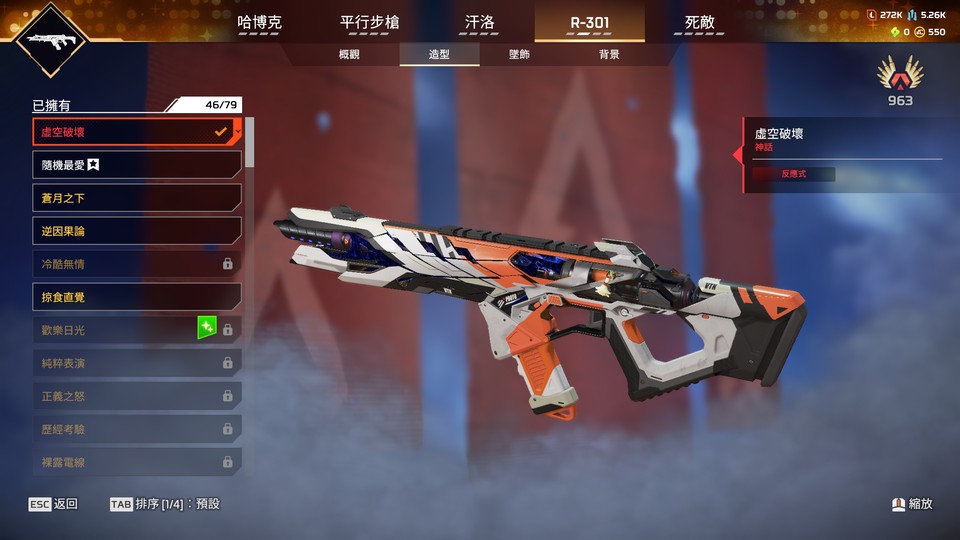This screenshot has height=540, width=960.
Task: Open the 平行步槍 weapon tab
Action: (369, 22)
